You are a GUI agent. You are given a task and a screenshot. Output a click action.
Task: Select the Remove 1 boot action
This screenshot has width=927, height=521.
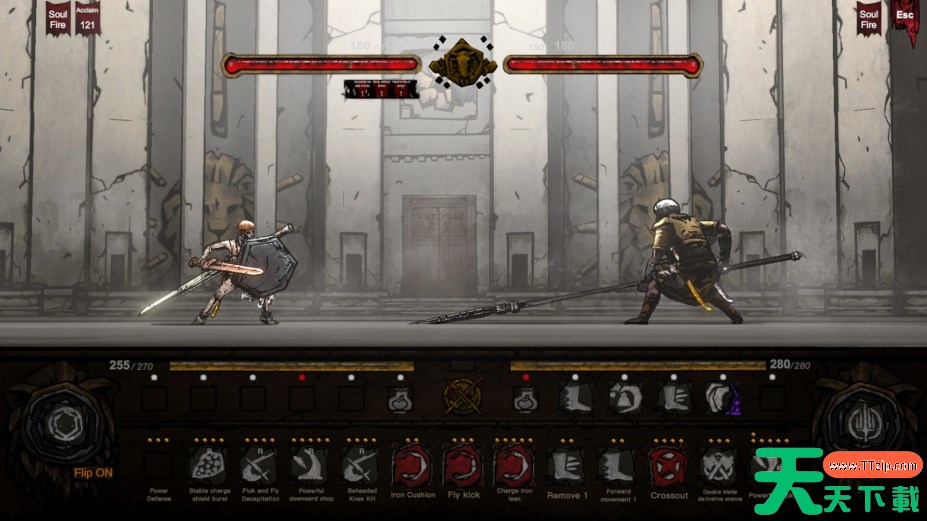pyautogui.click(x=567, y=466)
